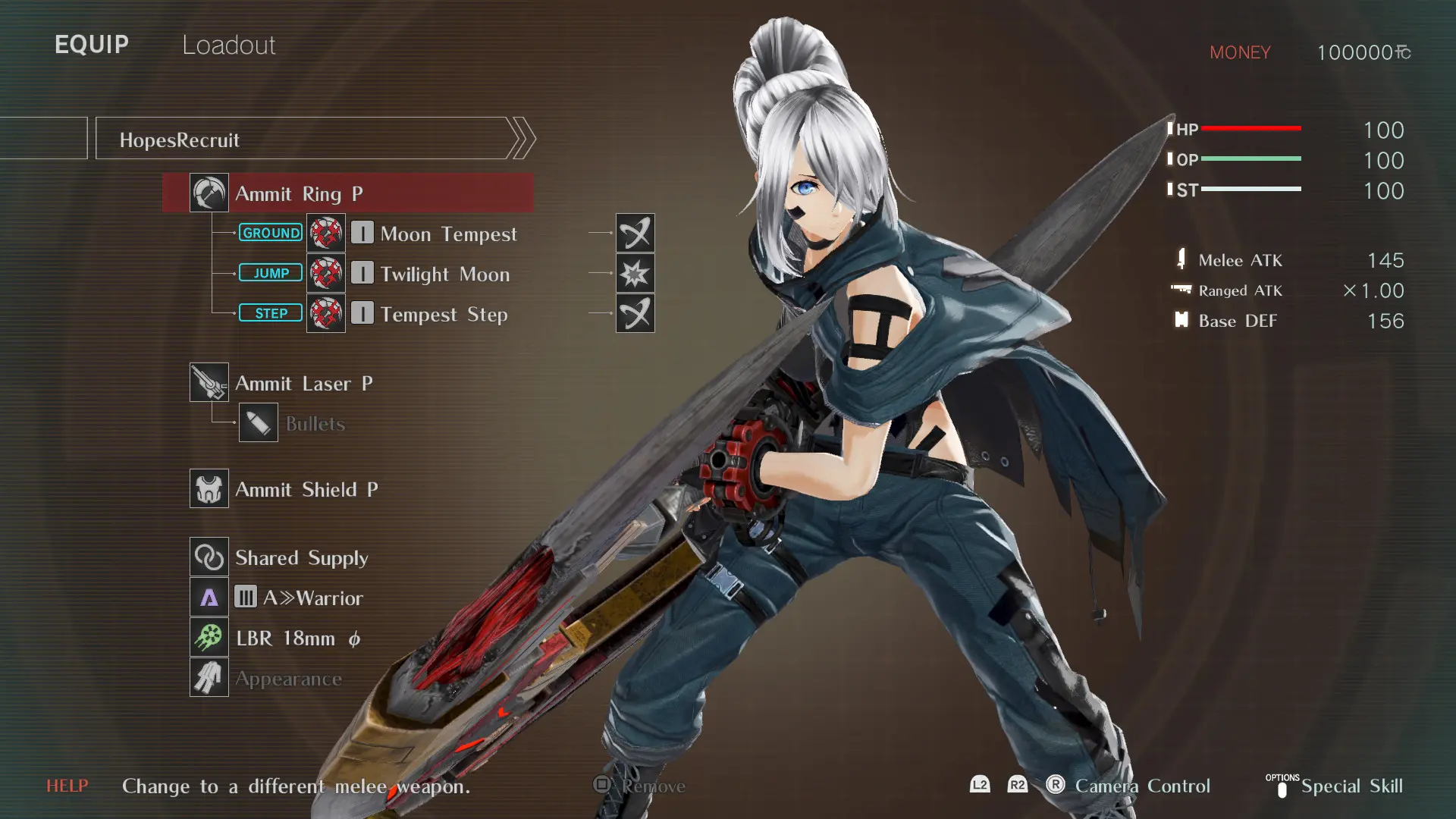The image size is (1456, 819).
Task: Open the Appearance option
Action: click(287, 679)
